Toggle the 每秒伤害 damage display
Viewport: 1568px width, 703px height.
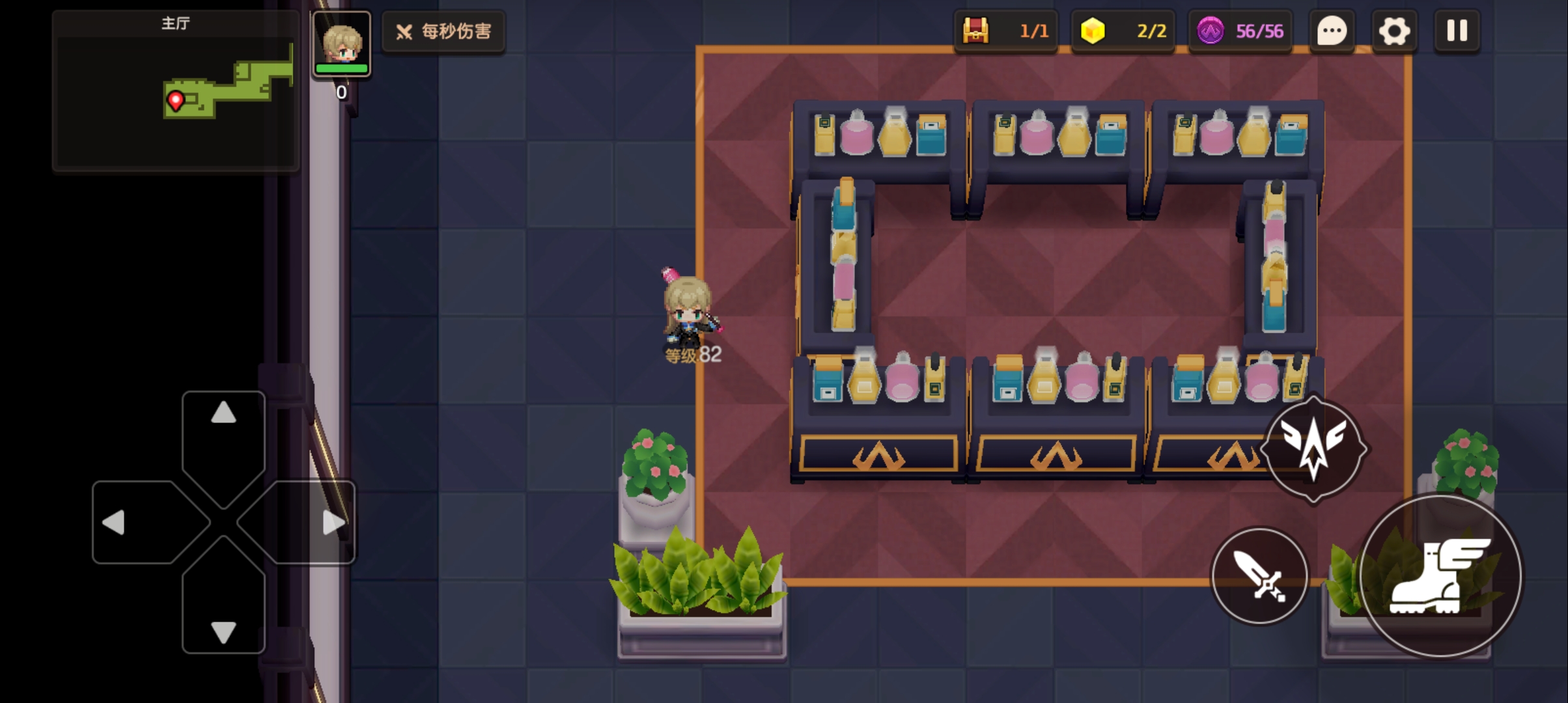pos(443,31)
